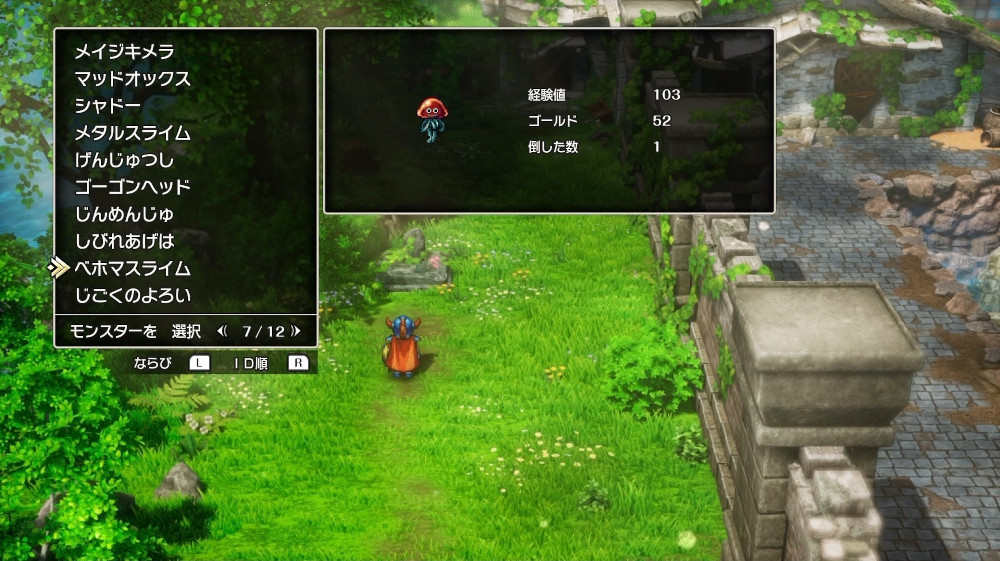This screenshot has height=561, width=1000.
Task: Choose the highlighted ベホマスライム entry
Action: click(x=132, y=268)
